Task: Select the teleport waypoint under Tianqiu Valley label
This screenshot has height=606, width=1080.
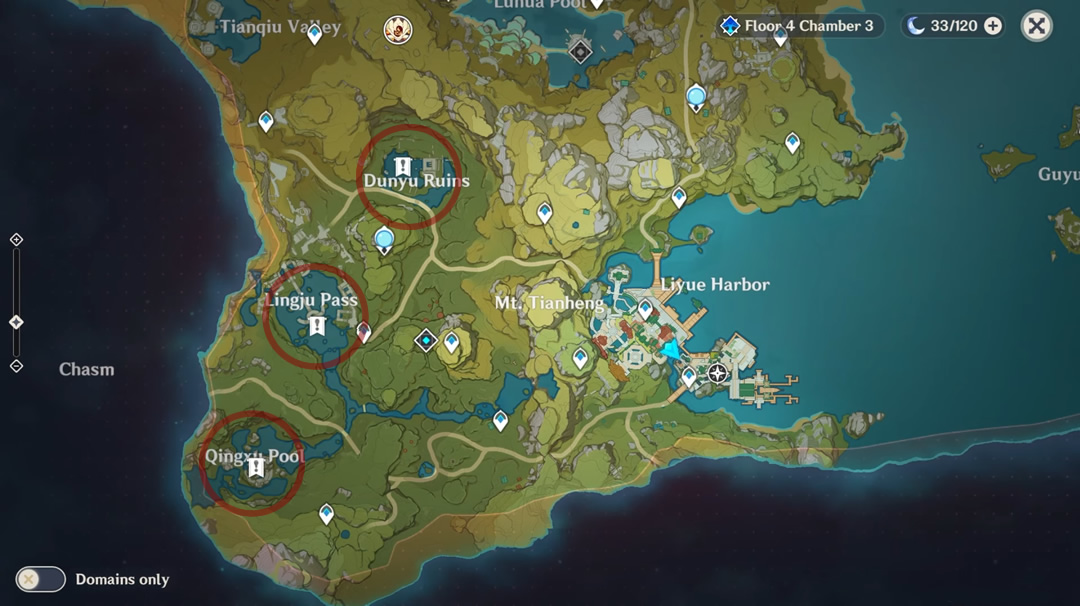Action: 315,35
